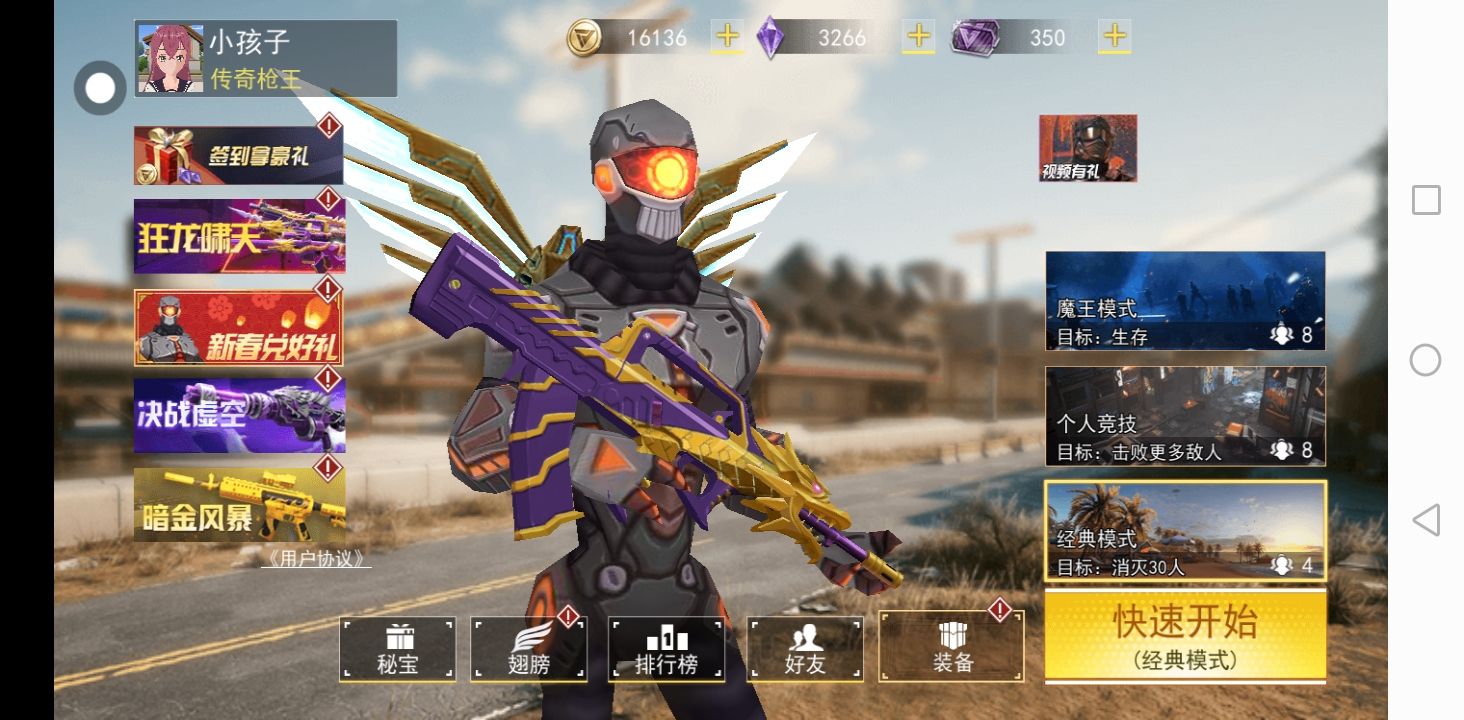Buy more purple diamonds with plus button
Screen dimensions: 1464x720
coord(917,37)
